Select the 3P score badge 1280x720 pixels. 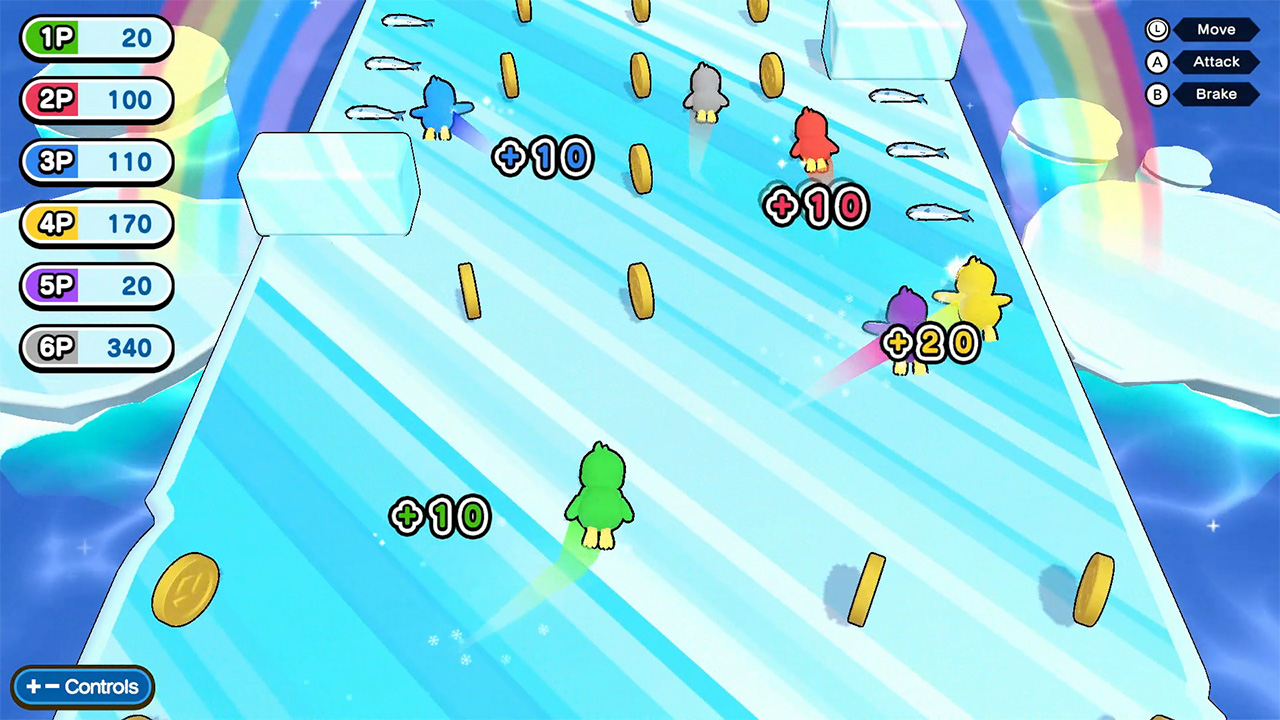click(x=96, y=162)
